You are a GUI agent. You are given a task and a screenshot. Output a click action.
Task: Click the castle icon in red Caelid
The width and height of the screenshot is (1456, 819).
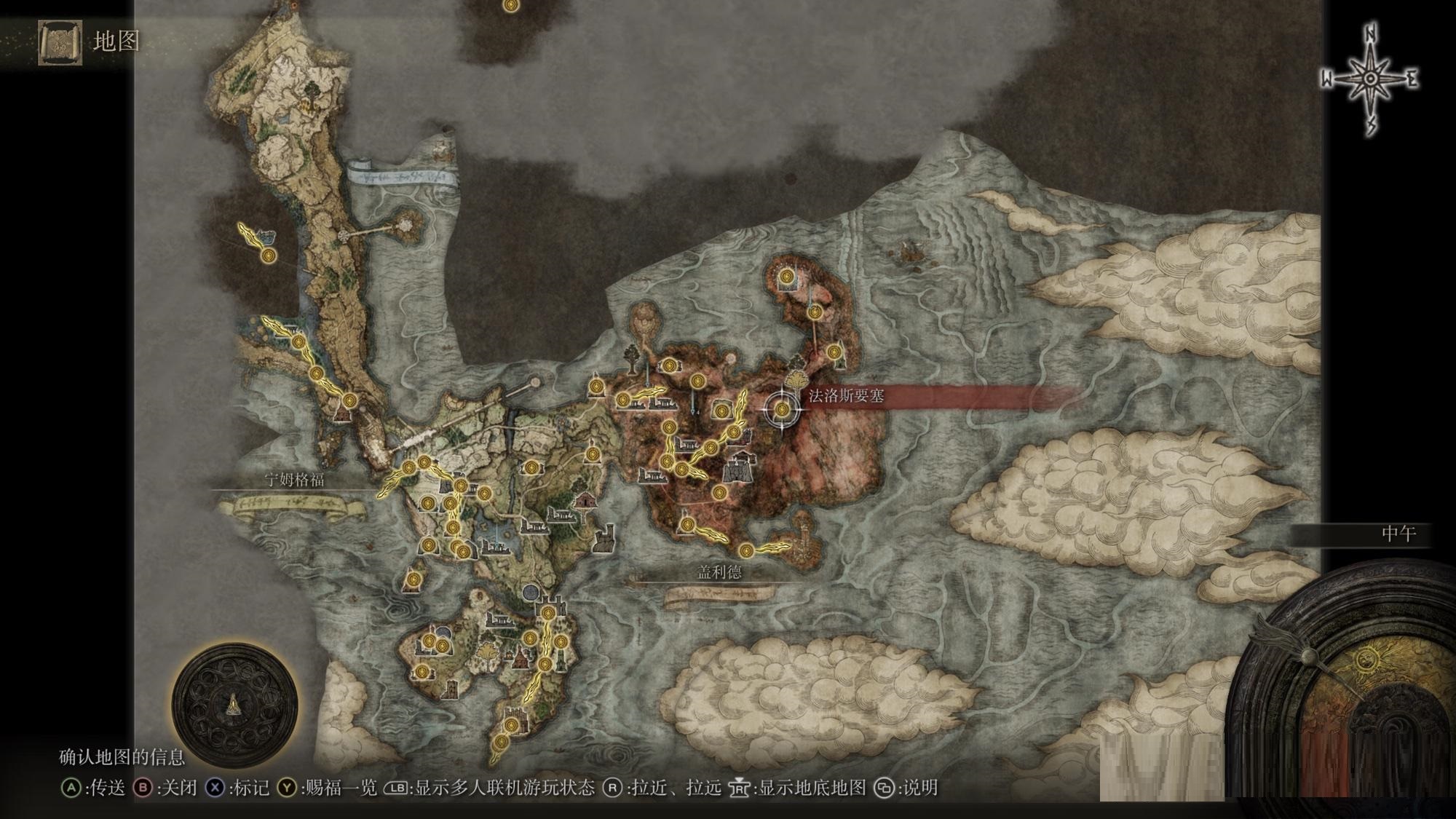coord(739,467)
